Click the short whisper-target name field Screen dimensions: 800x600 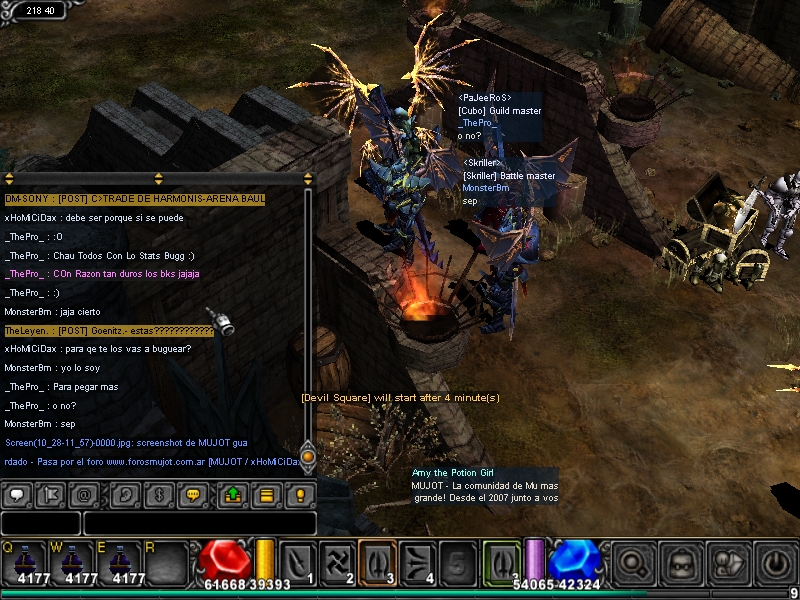(x=40, y=523)
